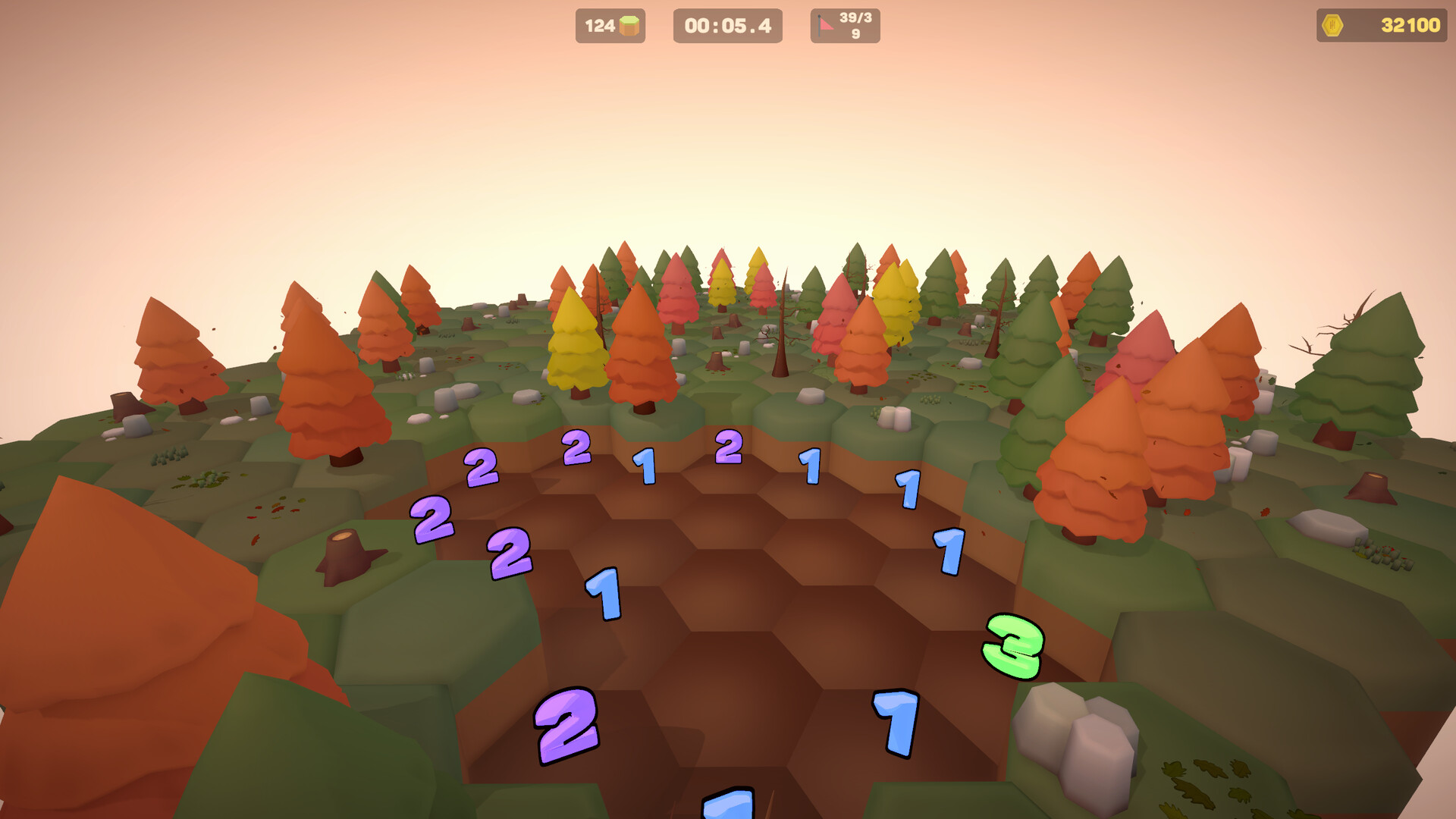The width and height of the screenshot is (1456, 819).
Task: Click the tree stump on the left grass tile
Action: click(345, 551)
